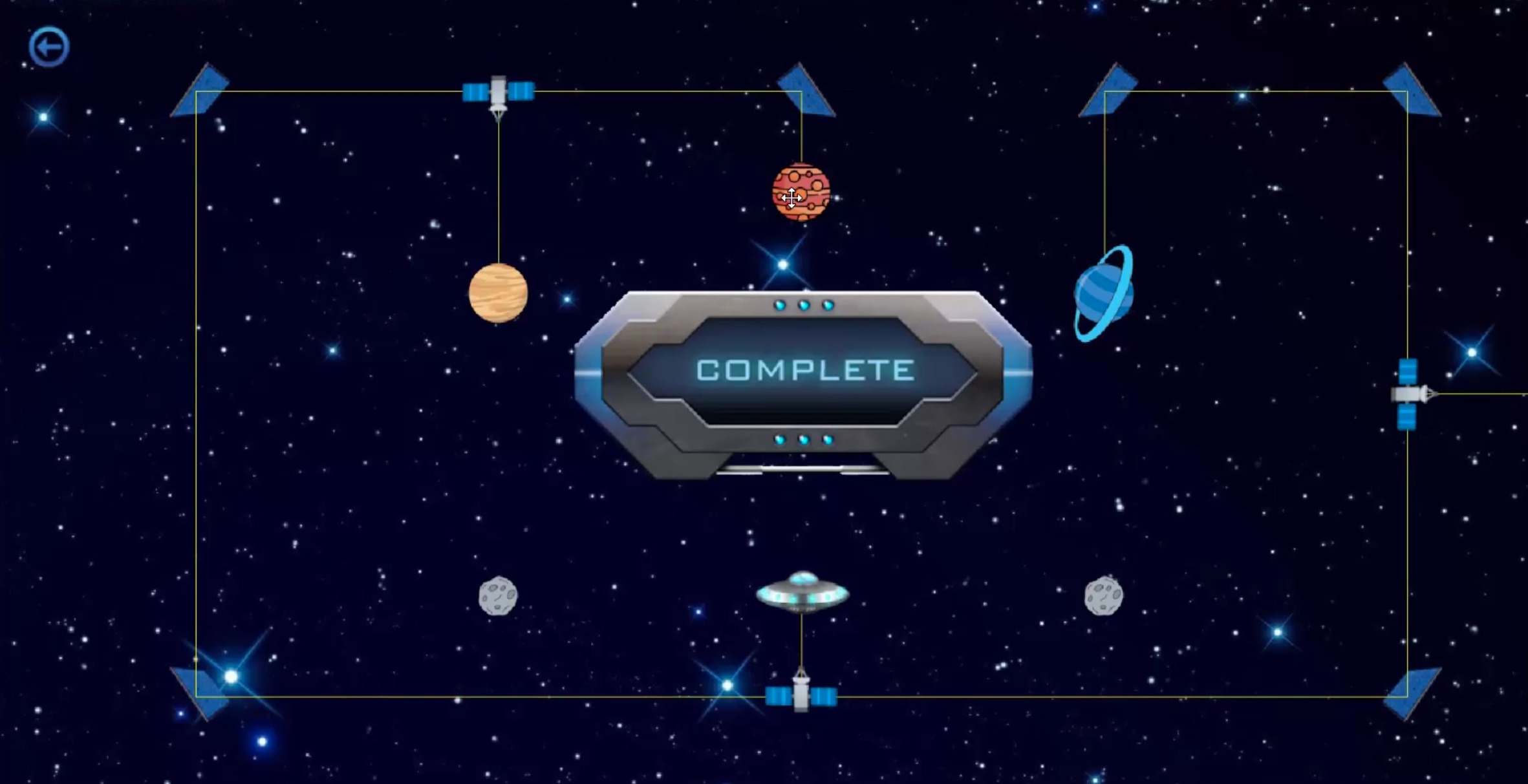The image size is (1528, 784).
Task: Go back using the blue arrow button
Action: [49, 47]
